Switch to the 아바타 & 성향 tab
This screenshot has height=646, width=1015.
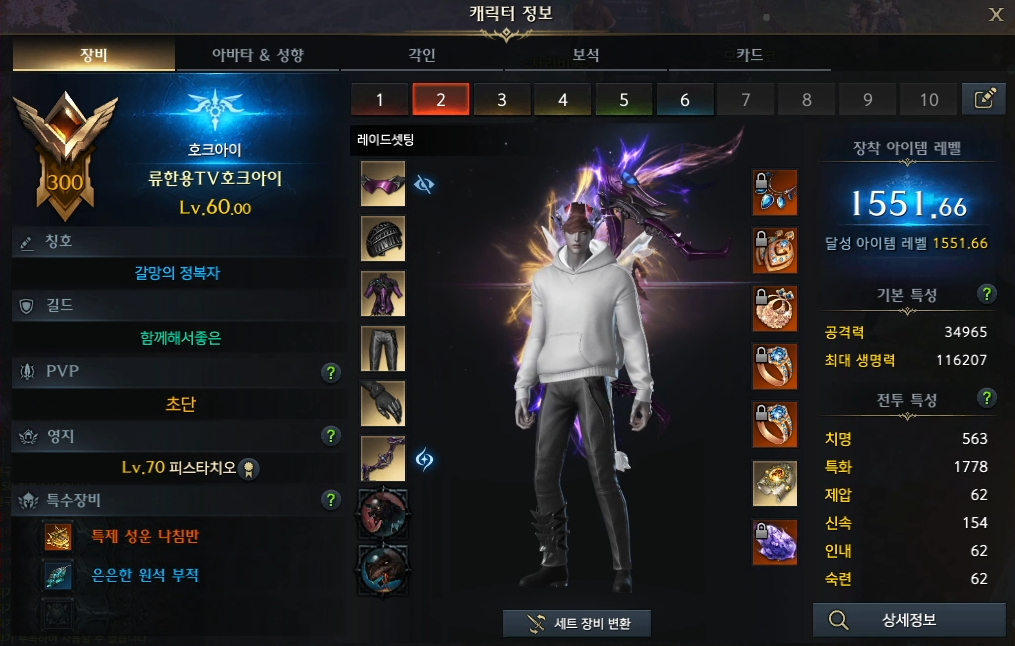[x=257, y=55]
